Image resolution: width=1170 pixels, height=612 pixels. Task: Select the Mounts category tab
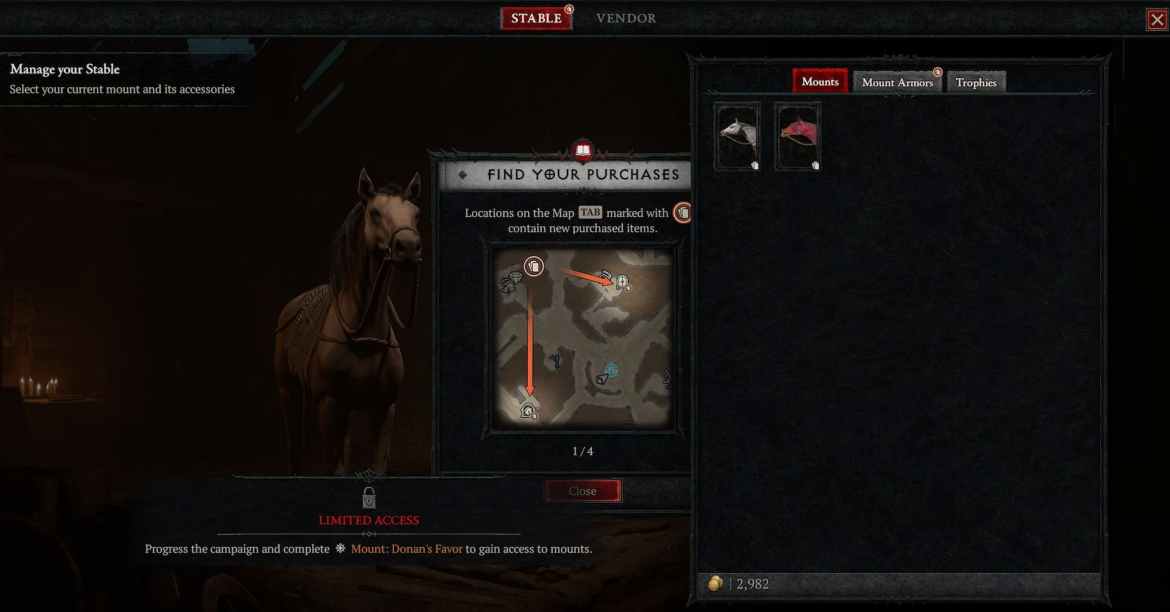click(x=820, y=82)
